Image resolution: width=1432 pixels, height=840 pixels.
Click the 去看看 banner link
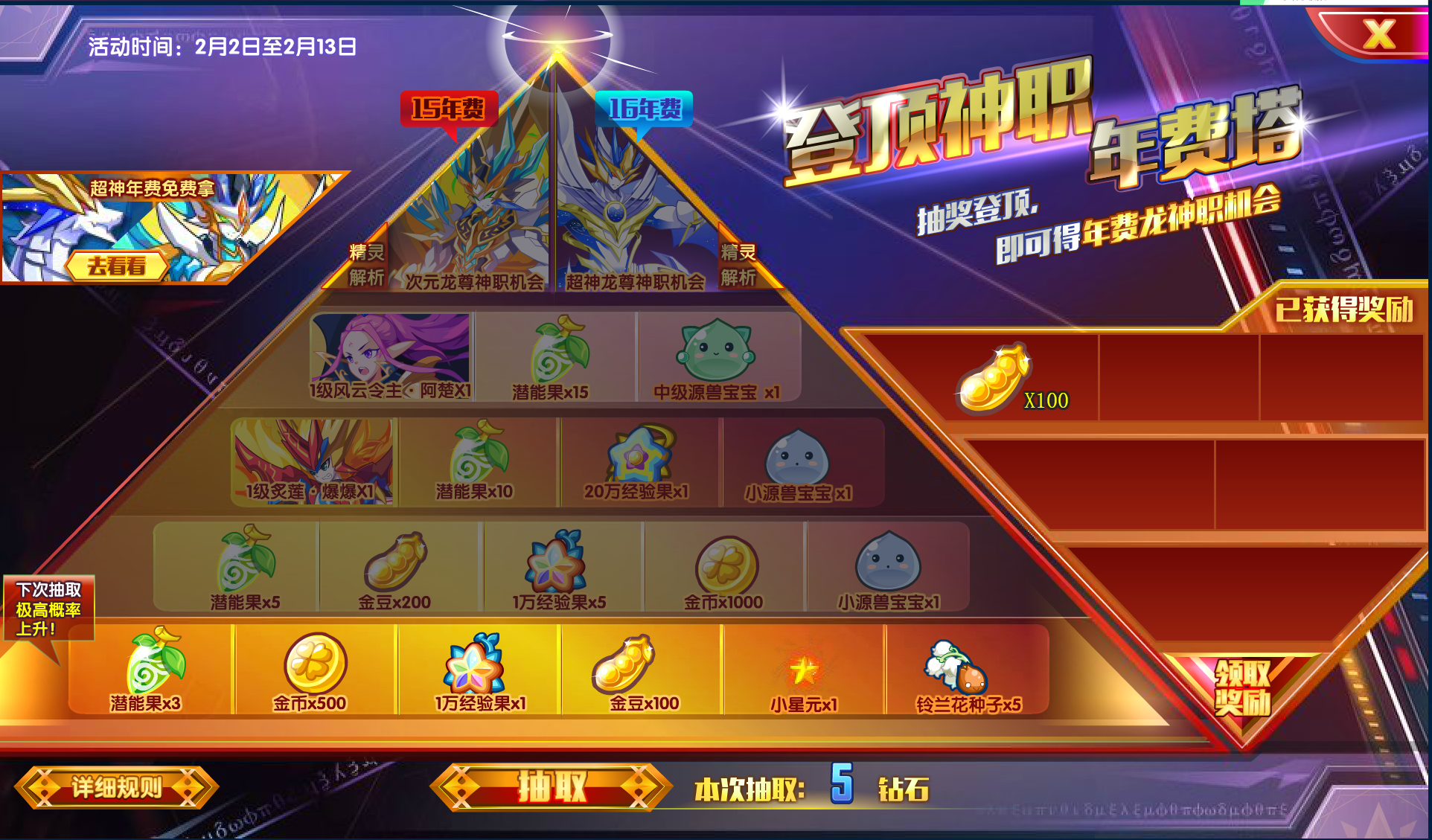[x=117, y=266]
